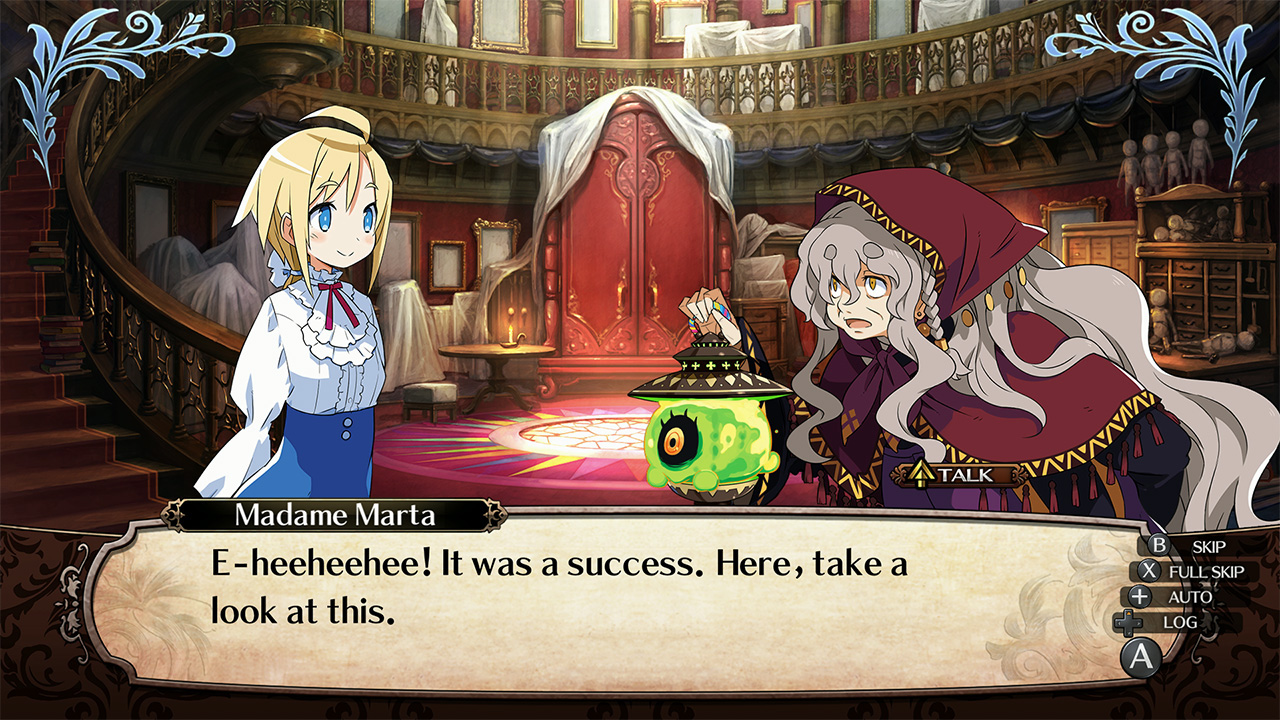Screen dimensions: 1280x720
Task: Advance the dialogue with the A prompt
Action: pyautogui.click(x=1140, y=655)
